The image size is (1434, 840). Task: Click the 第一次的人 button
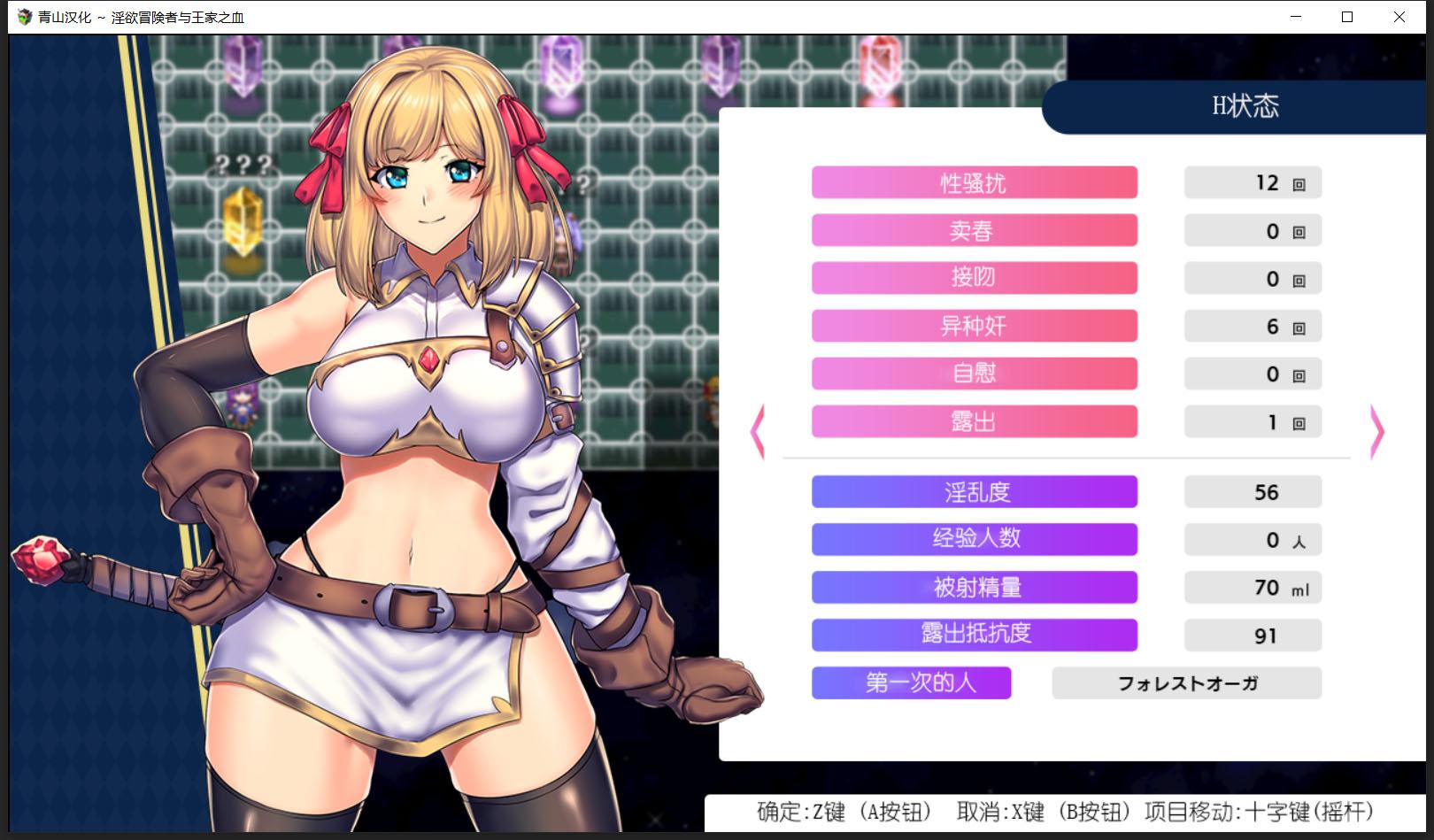tap(911, 682)
